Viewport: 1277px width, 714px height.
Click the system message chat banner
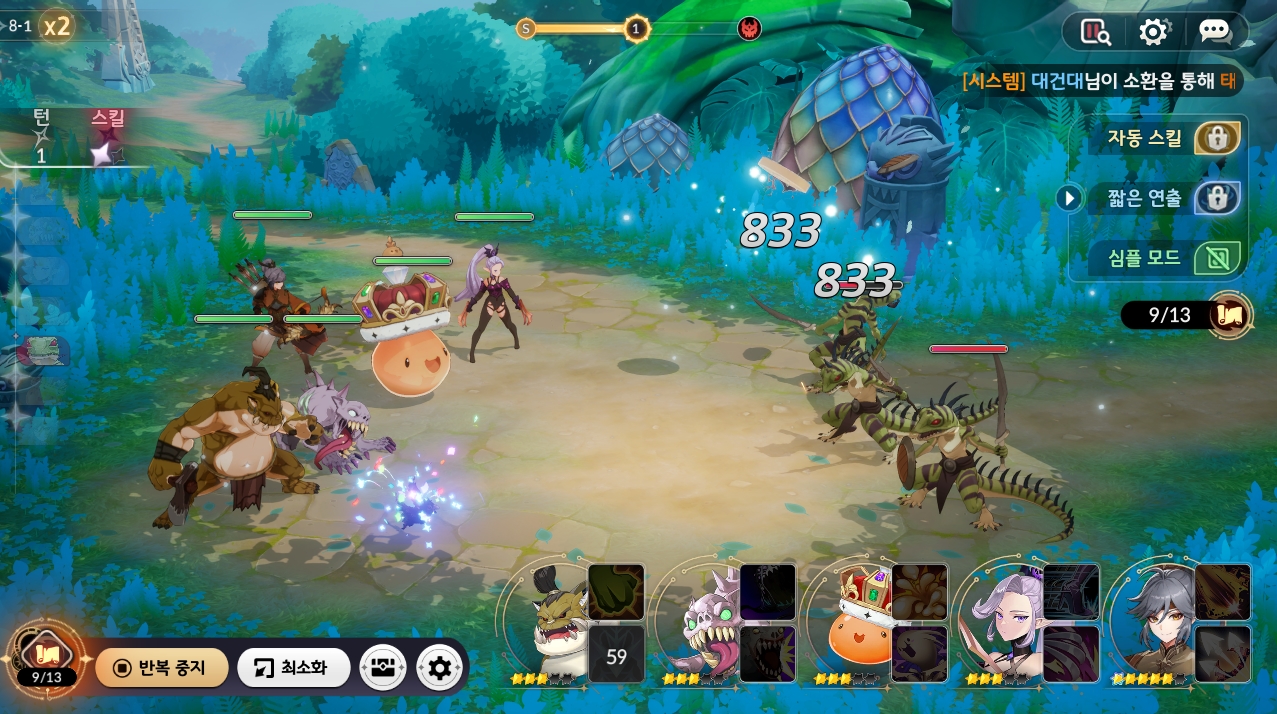1100,81
